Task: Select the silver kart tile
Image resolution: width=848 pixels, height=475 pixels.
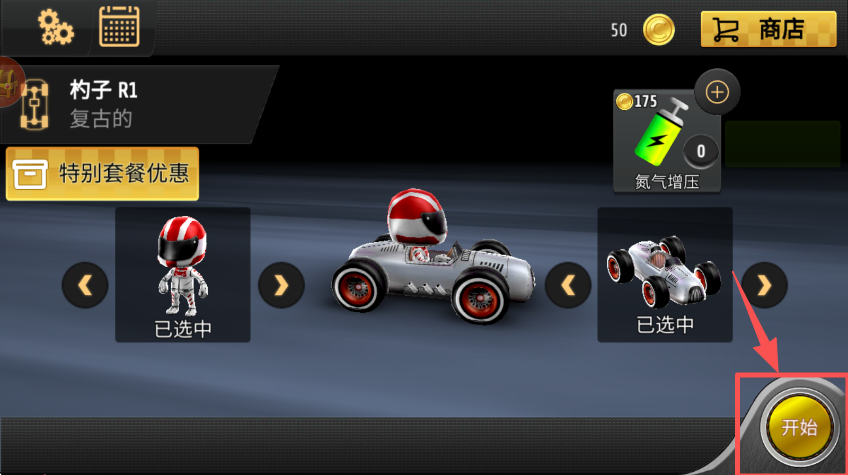Action: 665,273
